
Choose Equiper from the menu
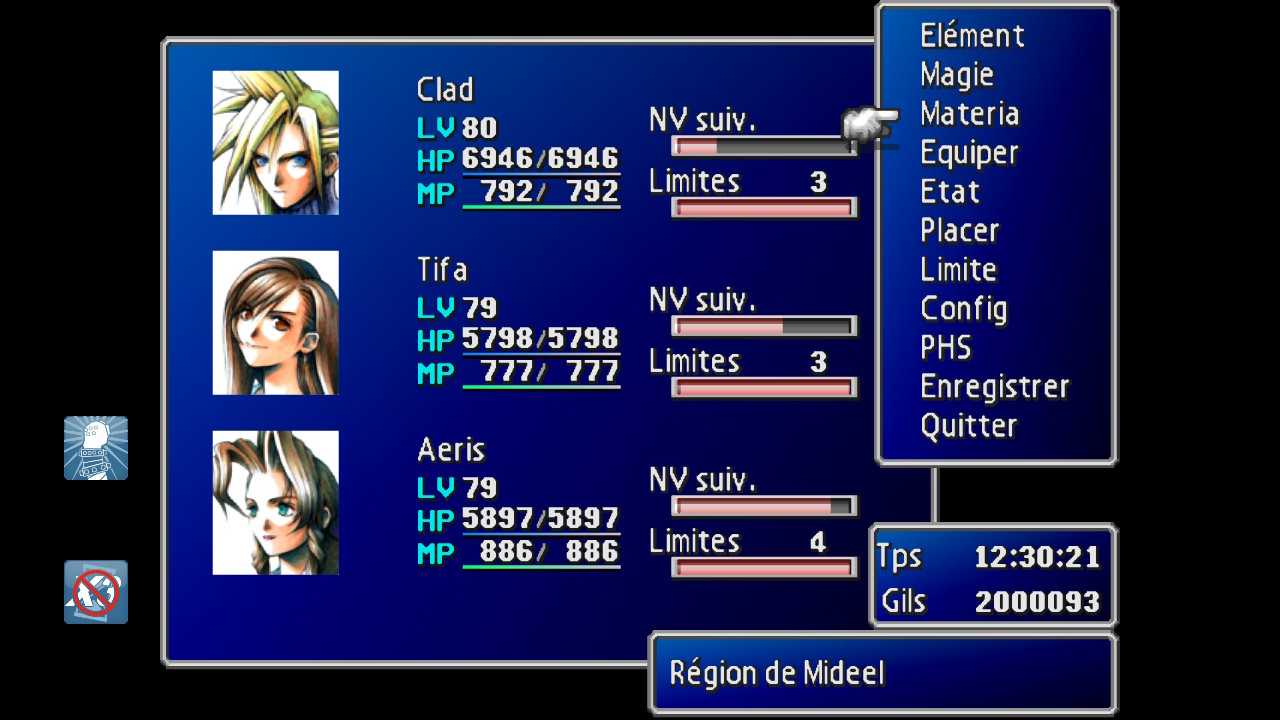tap(969, 153)
